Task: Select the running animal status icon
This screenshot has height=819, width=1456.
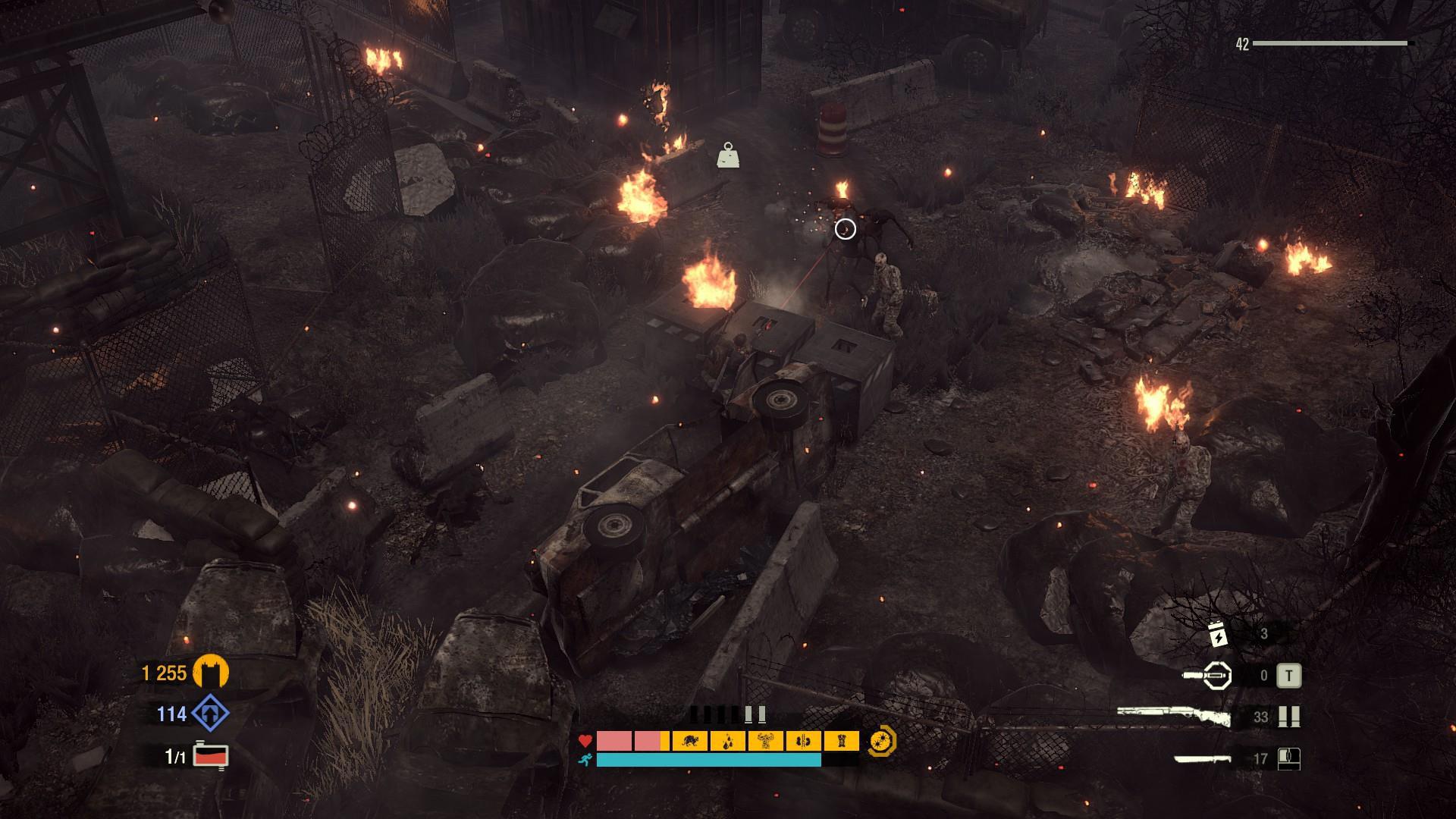Action: click(x=690, y=741)
